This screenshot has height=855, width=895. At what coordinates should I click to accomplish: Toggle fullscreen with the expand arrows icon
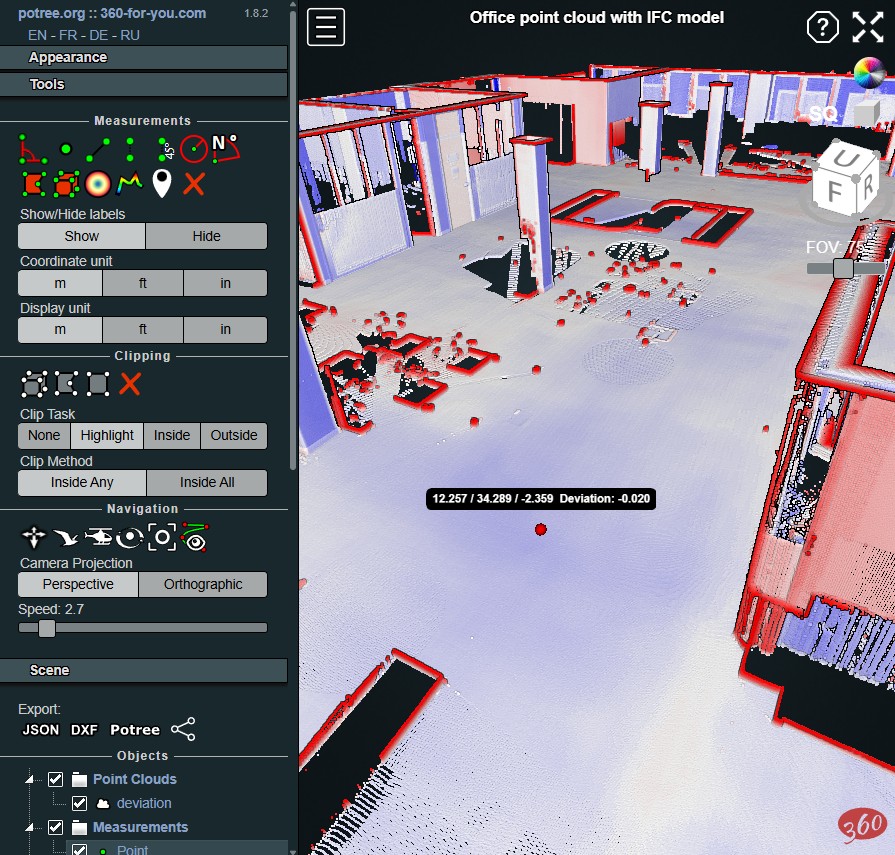(867, 27)
